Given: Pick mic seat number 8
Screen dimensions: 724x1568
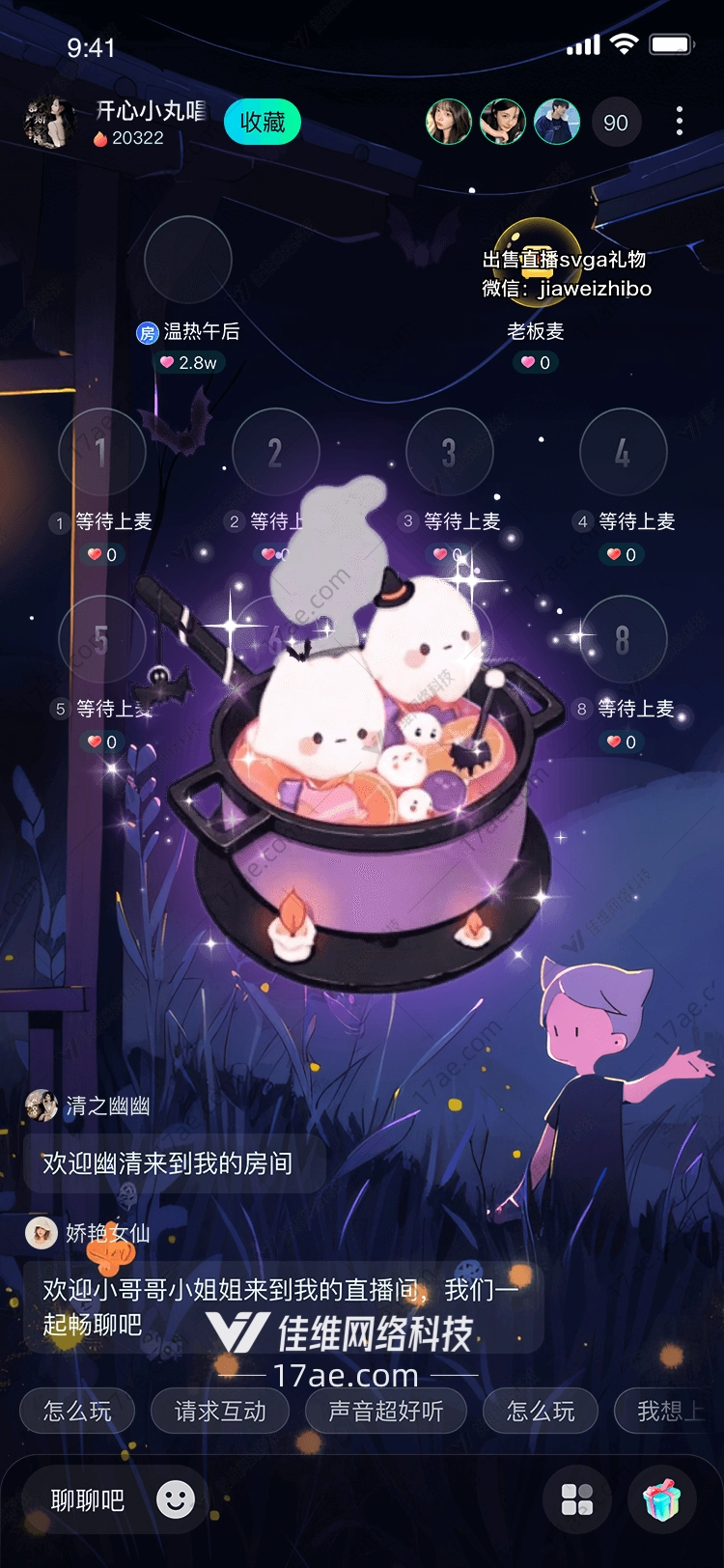Looking at the screenshot, I should click(x=623, y=639).
